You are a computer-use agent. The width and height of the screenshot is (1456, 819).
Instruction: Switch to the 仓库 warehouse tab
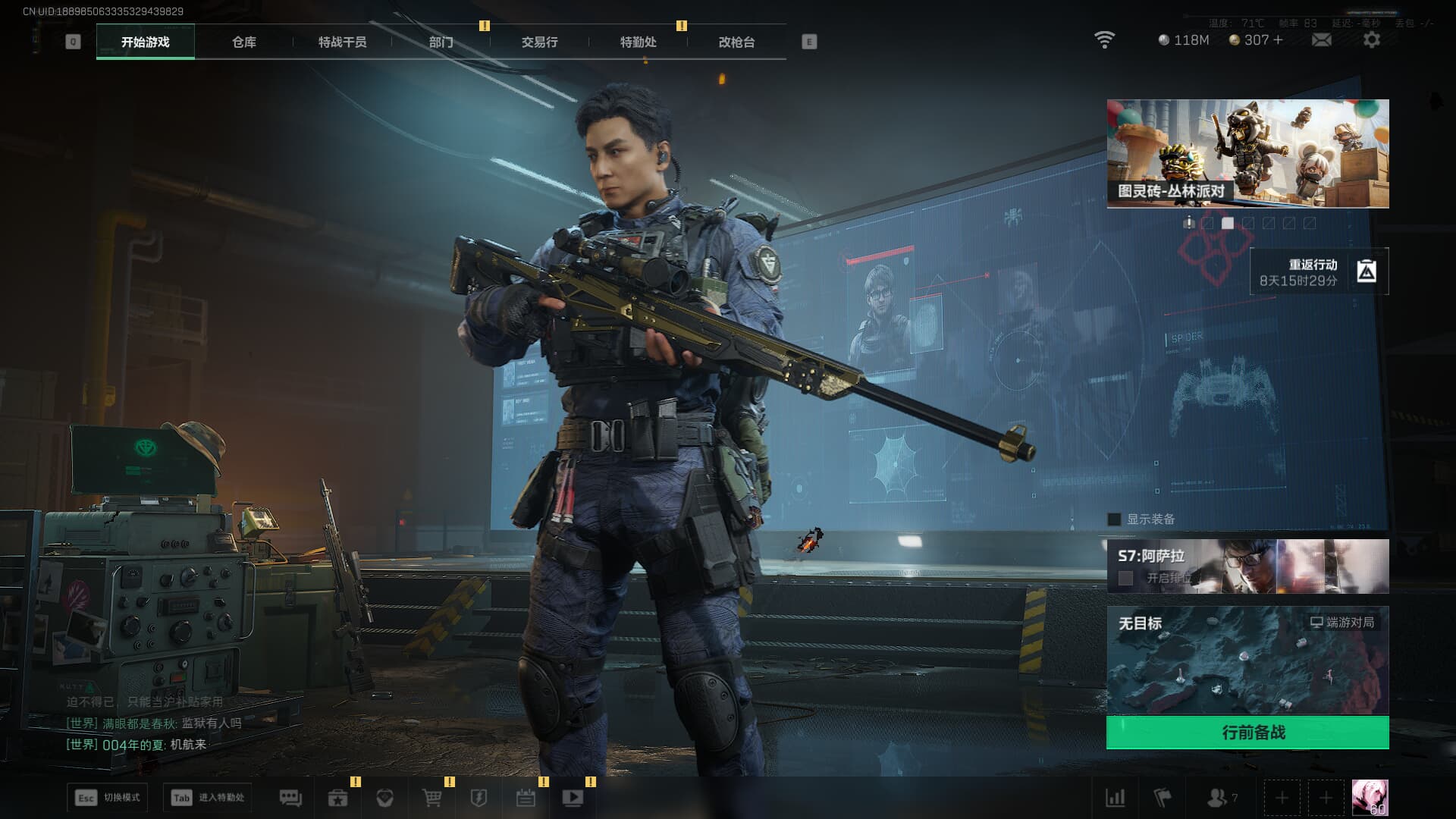[243, 42]
